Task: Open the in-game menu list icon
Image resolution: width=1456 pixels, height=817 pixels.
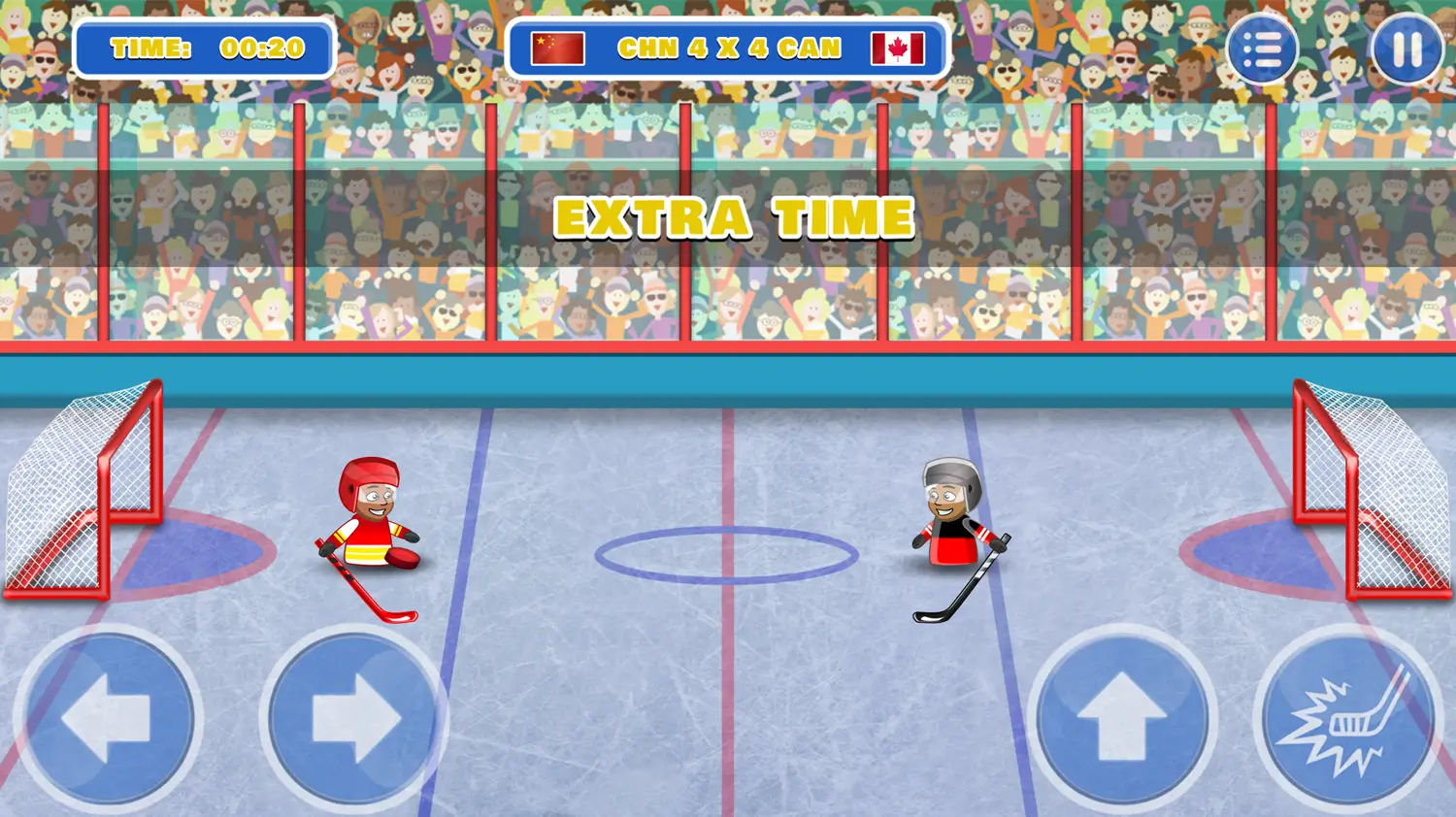Action: tap(1263, 48)
